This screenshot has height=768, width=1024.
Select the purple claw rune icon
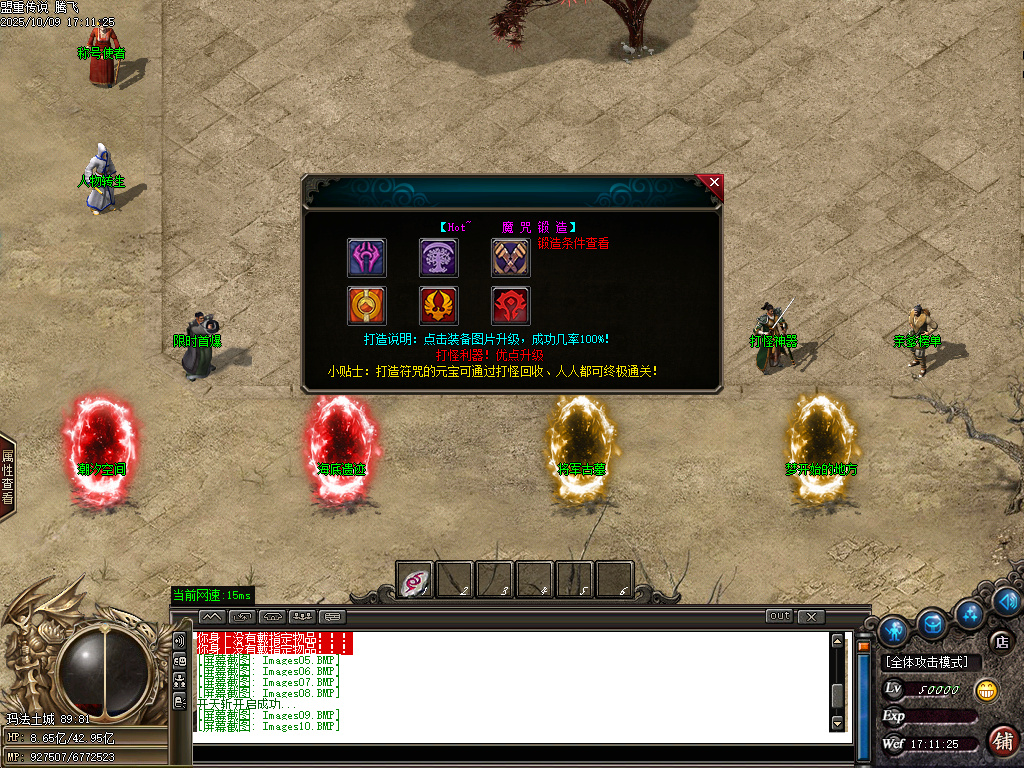tap(366, 258)
